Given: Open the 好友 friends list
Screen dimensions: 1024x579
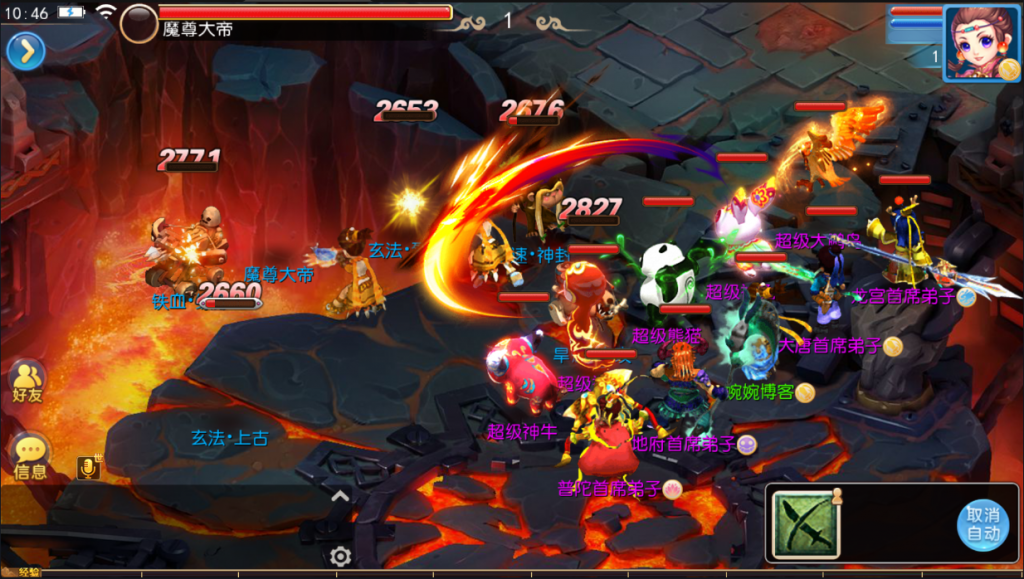Looking at the screenshot, I should click(x=27, y=382).
